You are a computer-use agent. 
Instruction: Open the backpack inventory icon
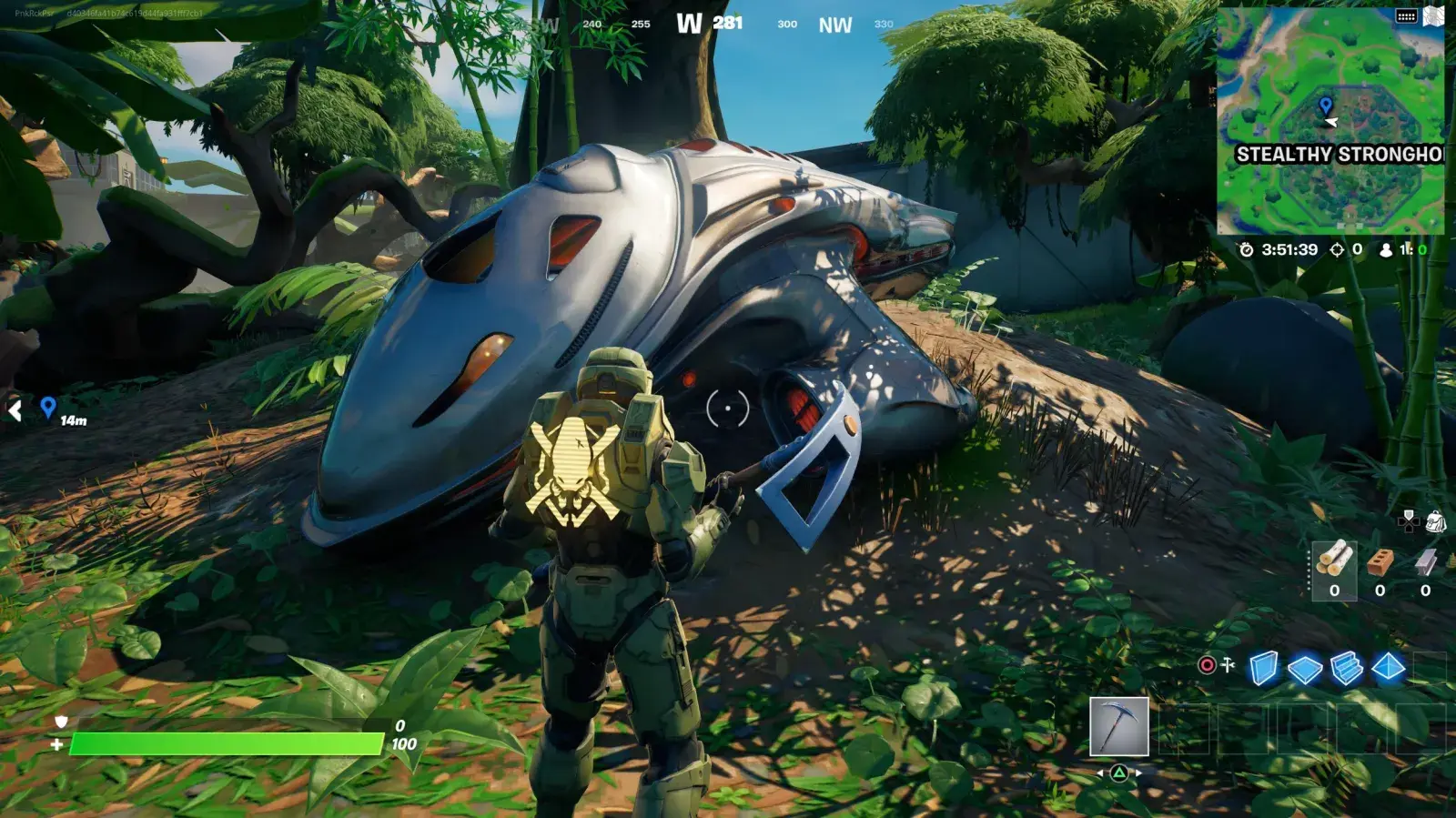point(1435,521)
